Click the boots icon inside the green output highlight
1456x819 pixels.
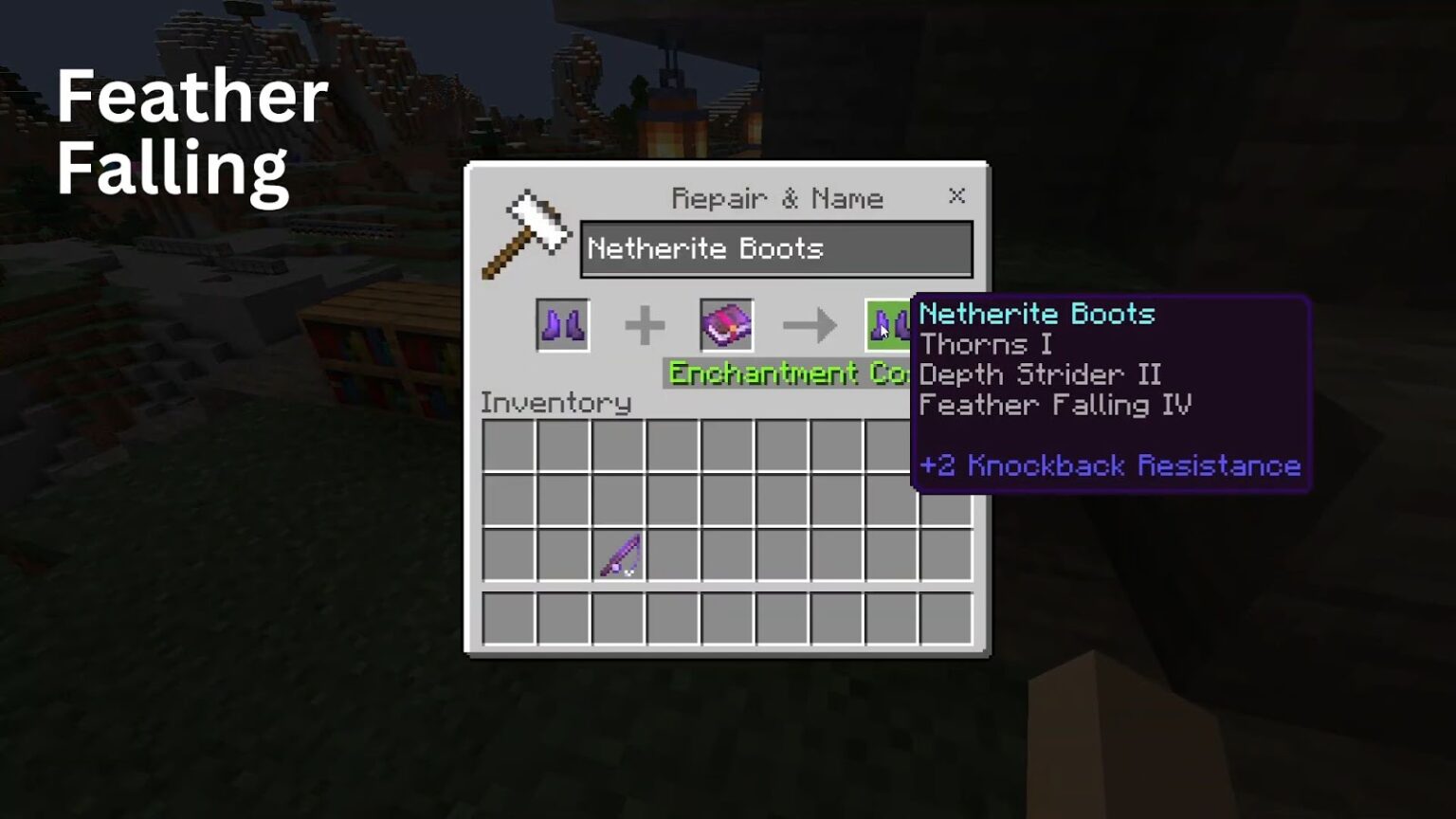888,327
